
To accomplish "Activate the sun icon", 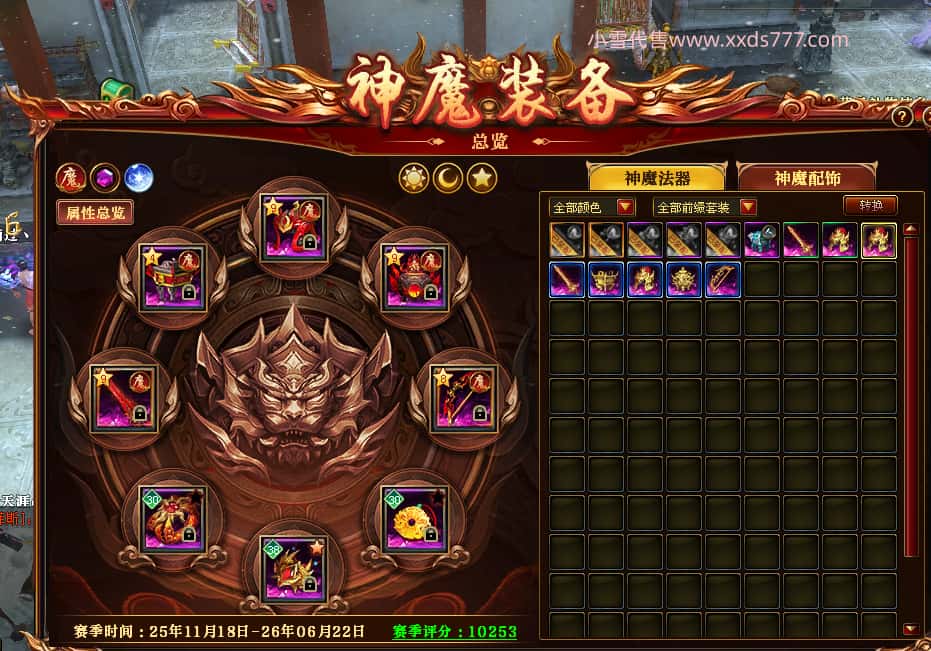I will coord(414,178).
